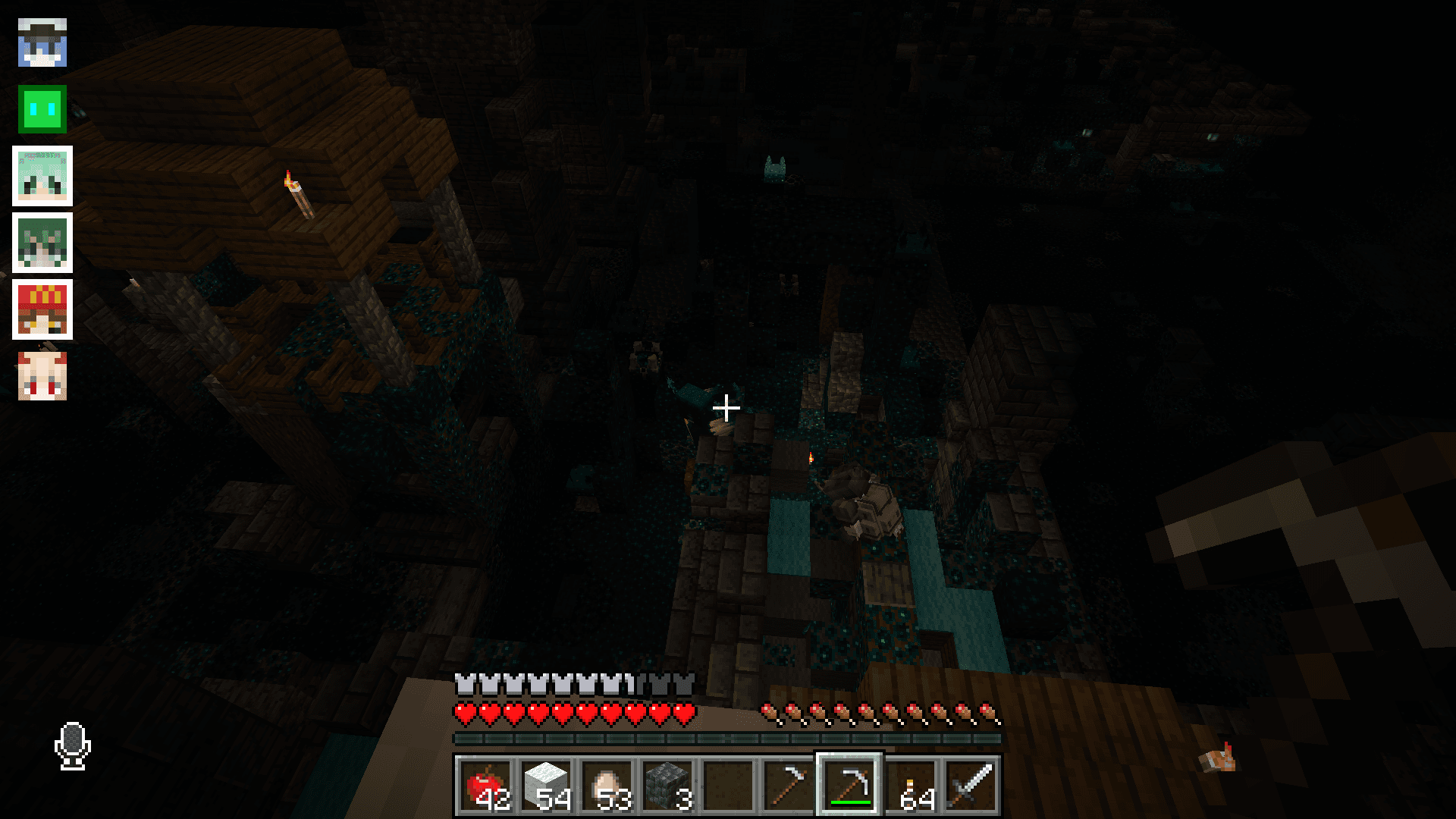Select the calcite block stack of 54
This screenshot has width=1456, height=819.
pos(547,785)
